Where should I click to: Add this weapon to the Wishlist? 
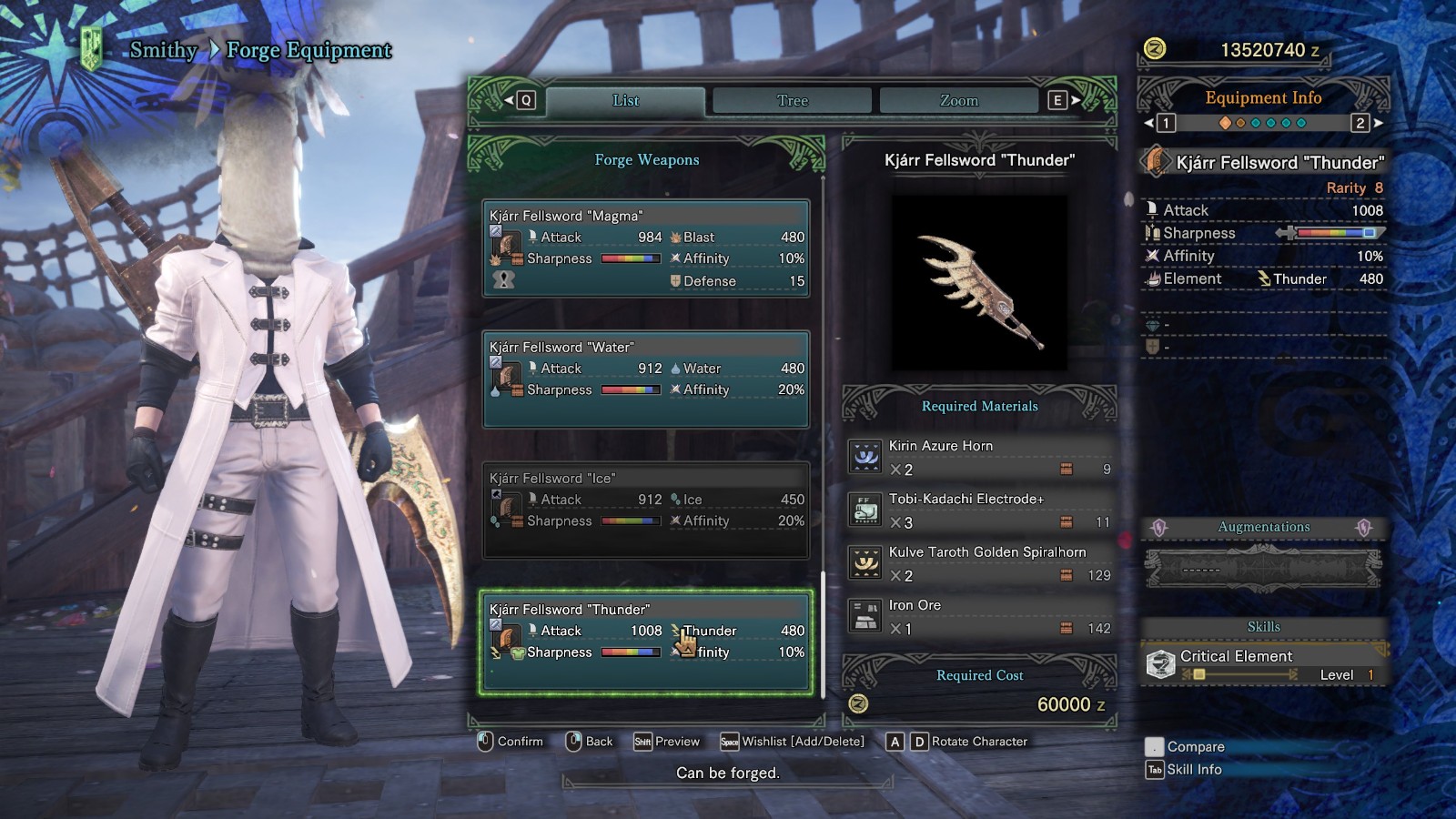click(793, 742)
